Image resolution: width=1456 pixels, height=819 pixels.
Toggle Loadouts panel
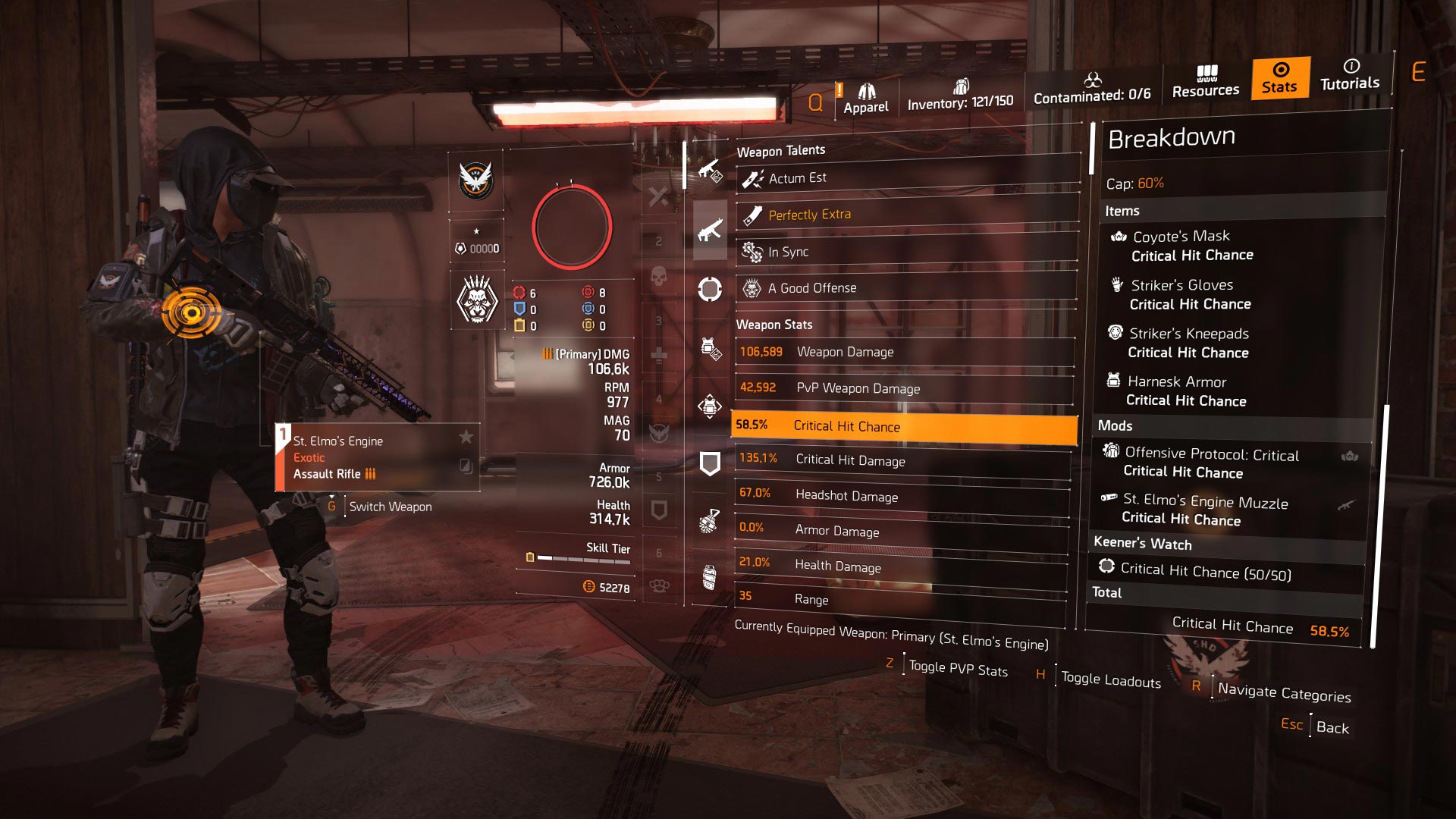point(1110,679)
